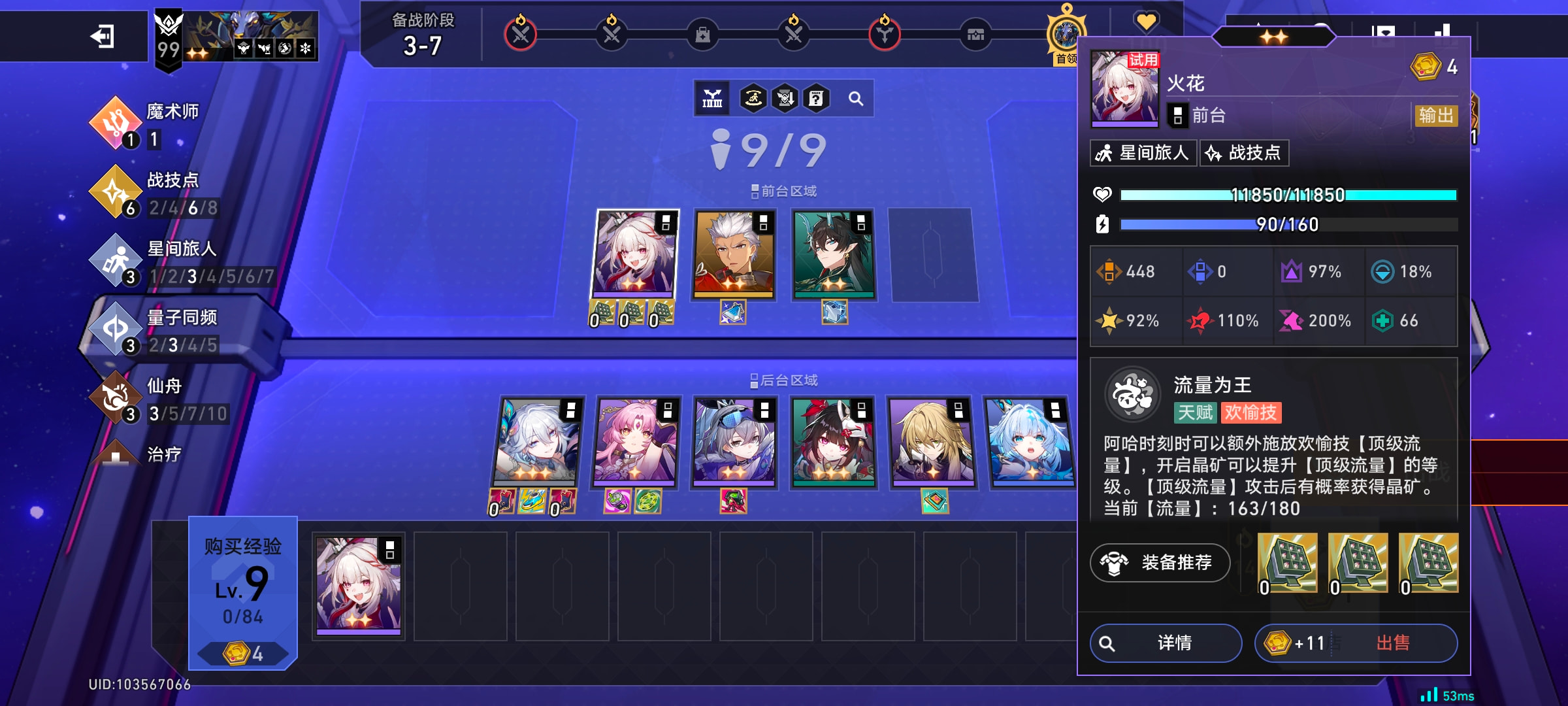Show 装备推荐 equipment recommendations

(x=1160, y=562)
